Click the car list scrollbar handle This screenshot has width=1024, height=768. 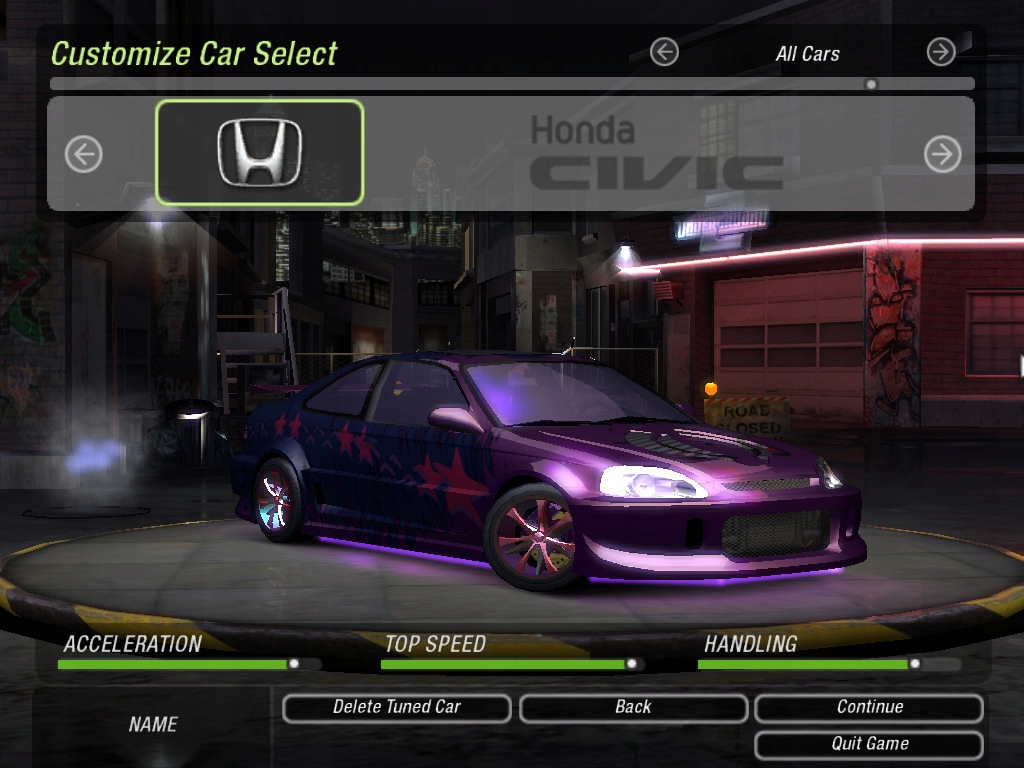[871, 85]
